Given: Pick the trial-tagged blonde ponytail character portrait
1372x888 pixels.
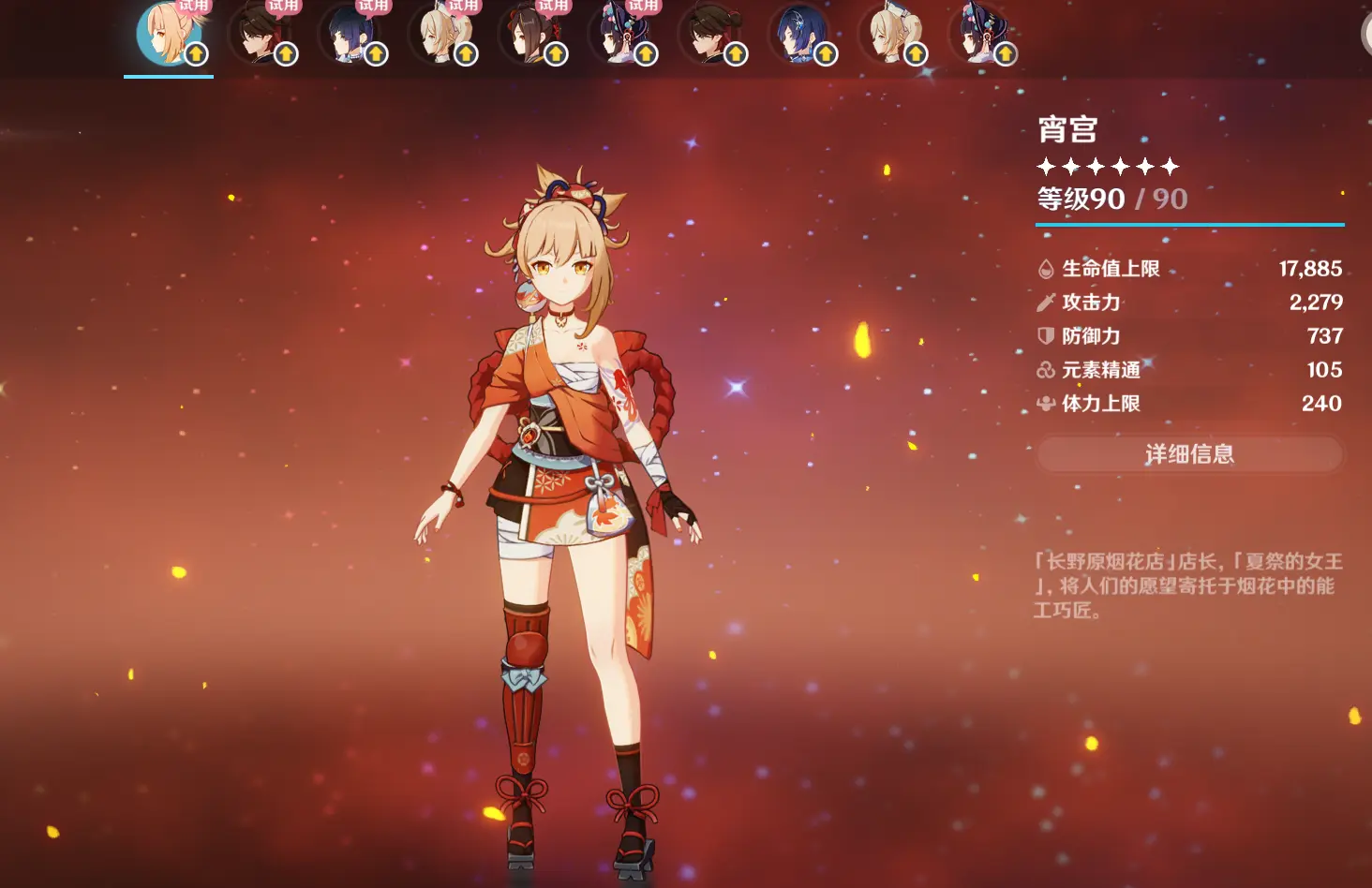Looking at the screenshot, I should point(439,35).
